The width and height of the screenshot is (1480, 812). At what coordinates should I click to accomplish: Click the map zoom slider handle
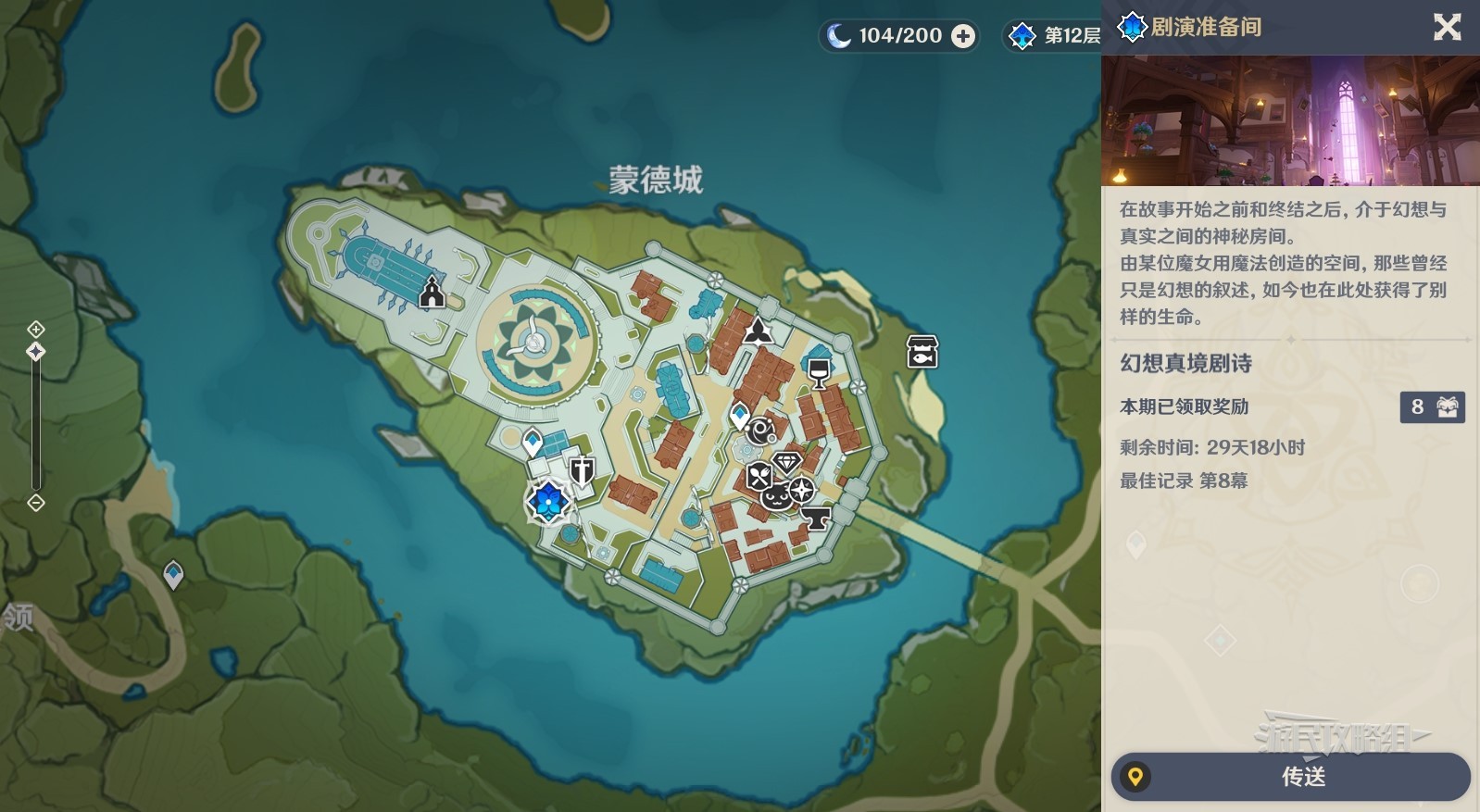click(x=36, y=352)
